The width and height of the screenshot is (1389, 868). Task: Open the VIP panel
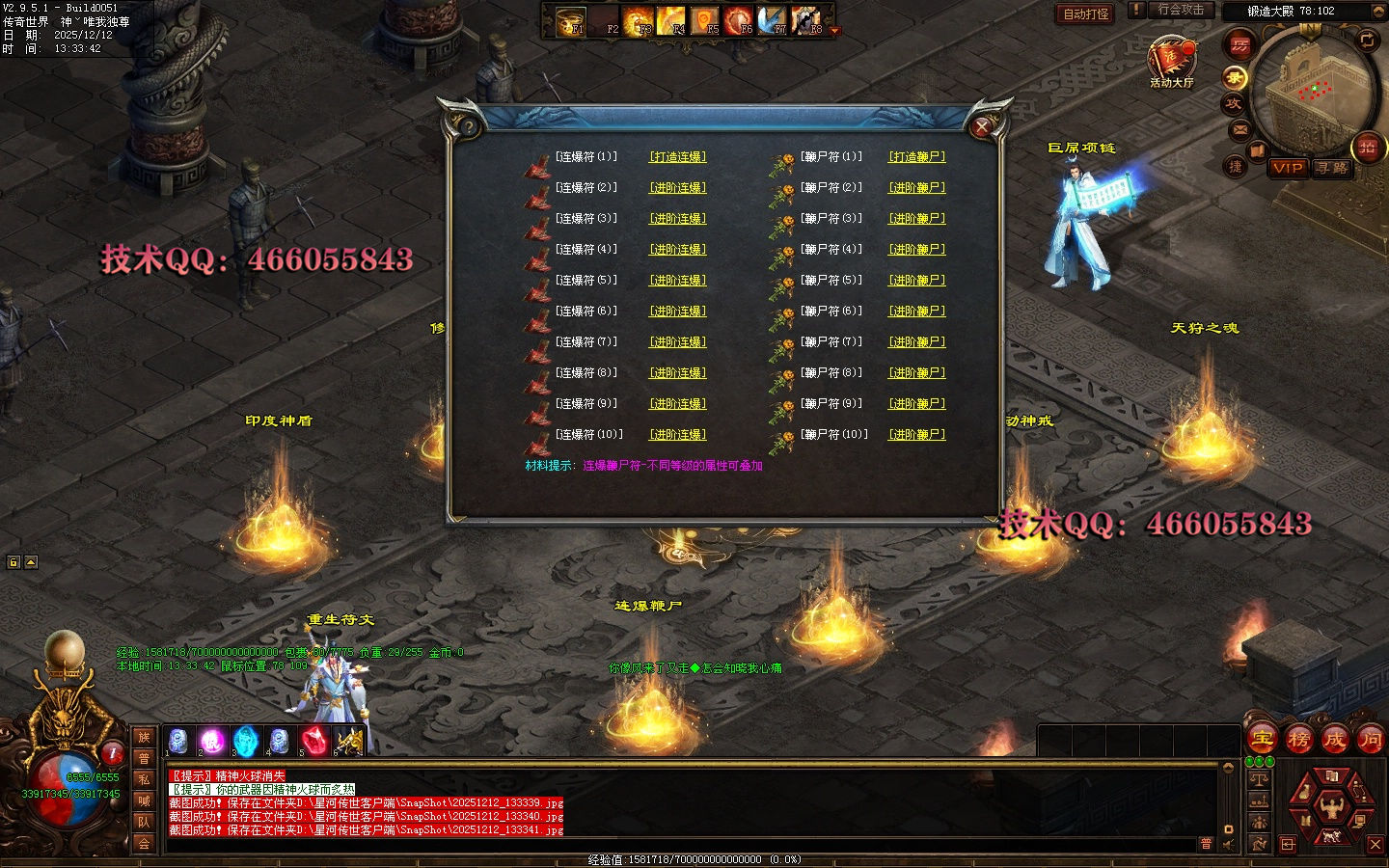click(1288, 168)
